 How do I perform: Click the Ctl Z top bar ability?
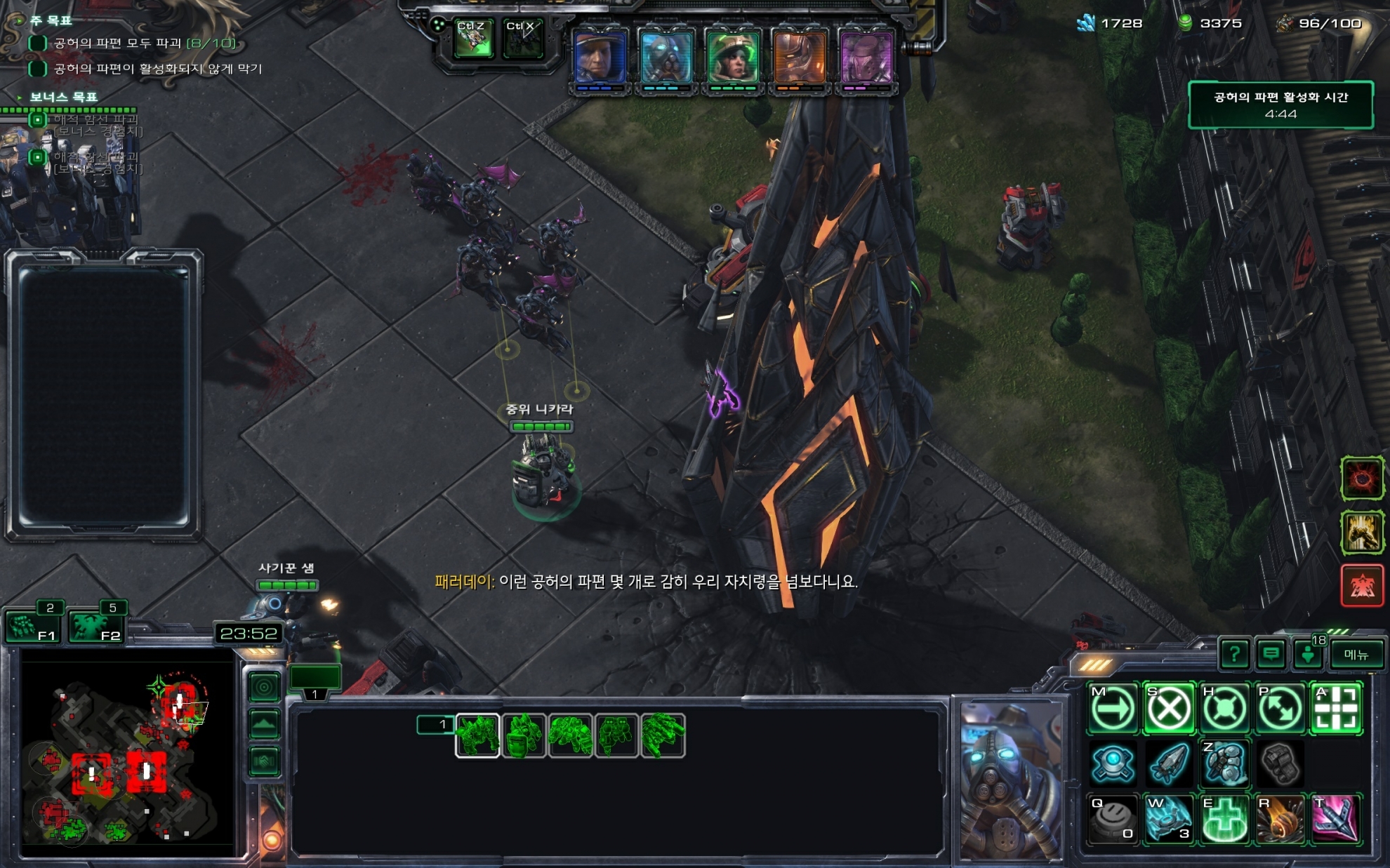click(472, 39)
